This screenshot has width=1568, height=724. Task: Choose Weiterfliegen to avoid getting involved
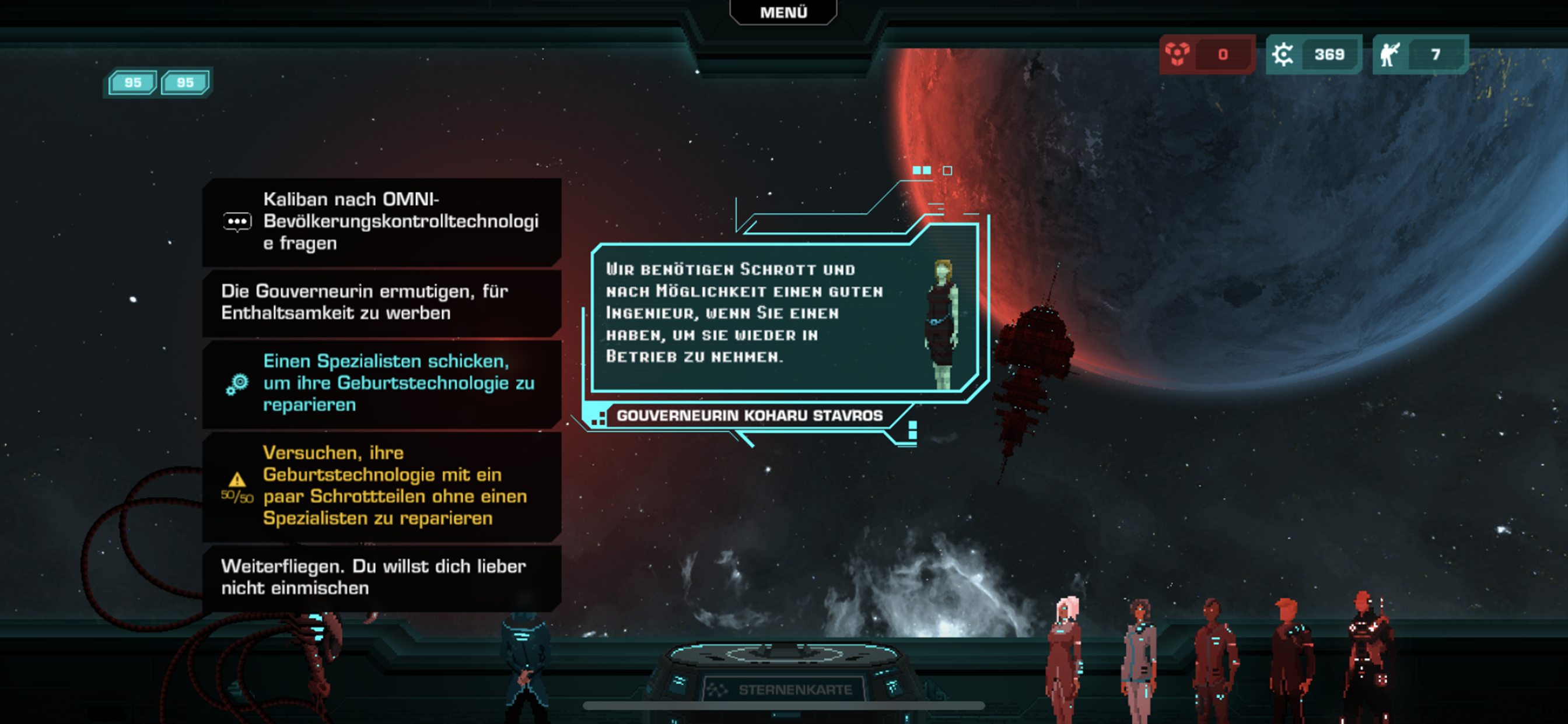point(381,577)
